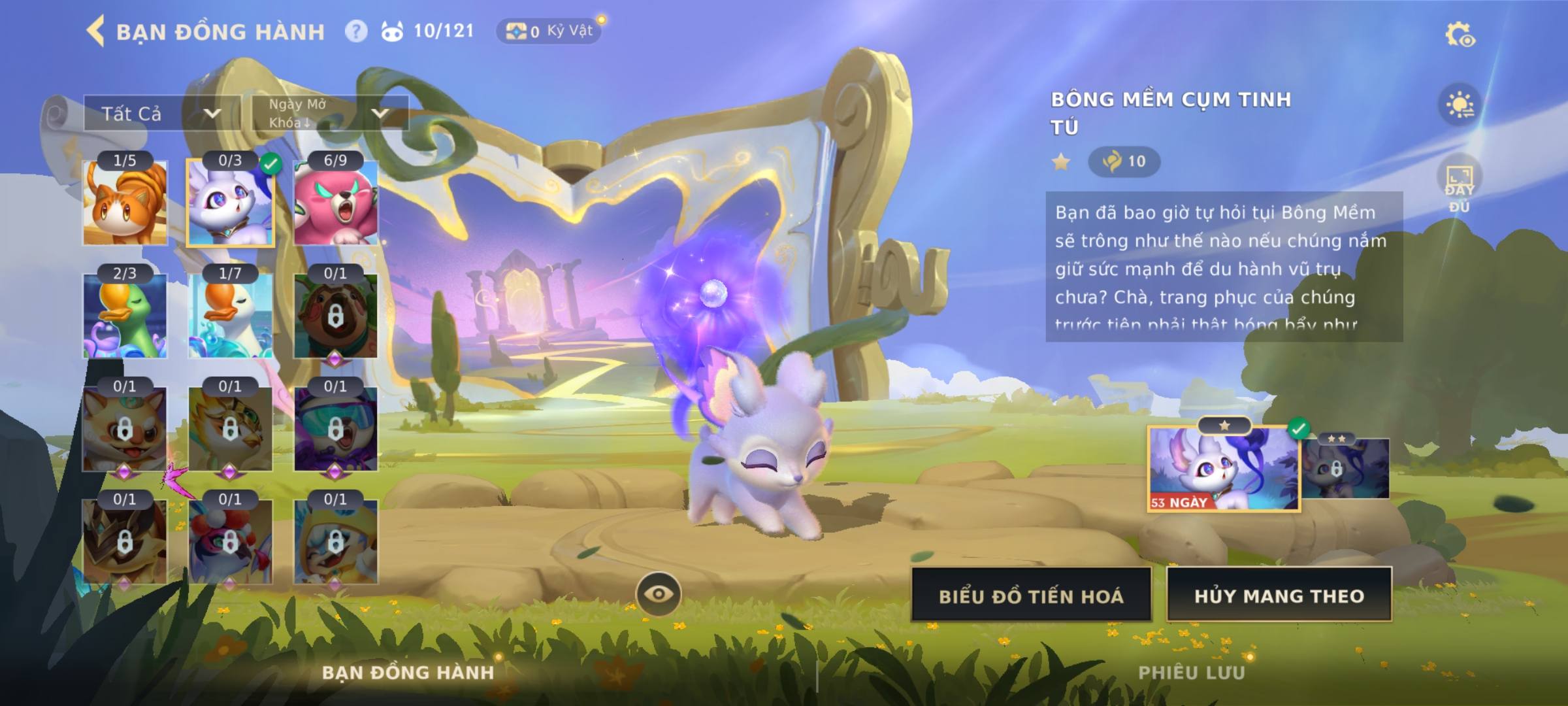1568x706 pixels.
Task: Select the locked two-star variant
Action: [x=1345, y=468]
